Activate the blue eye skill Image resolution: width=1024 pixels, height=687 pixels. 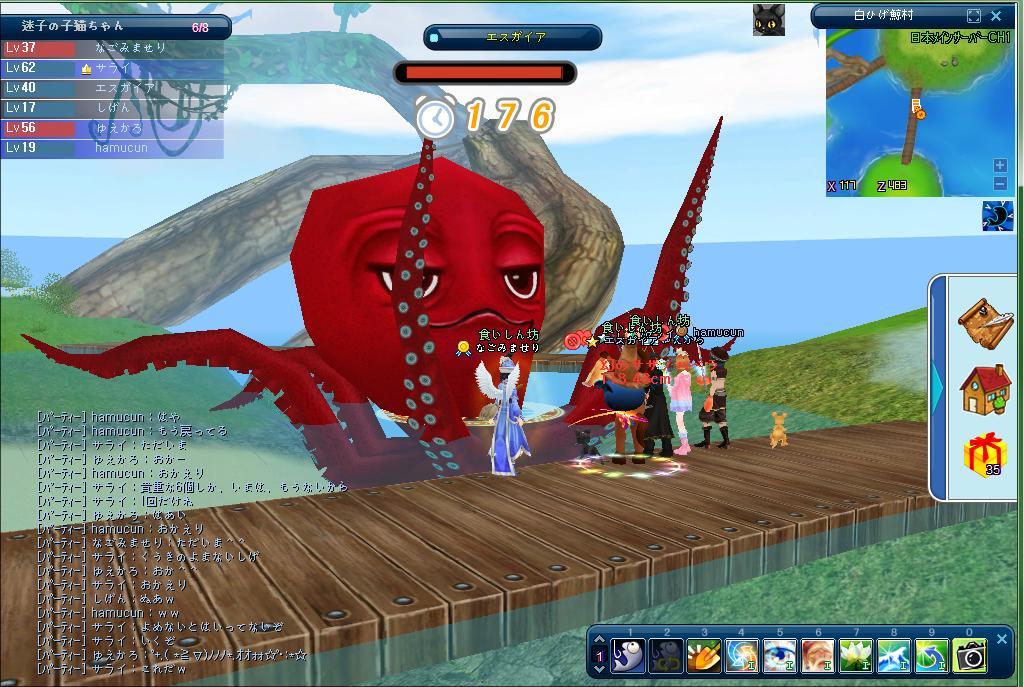point(780,656)
